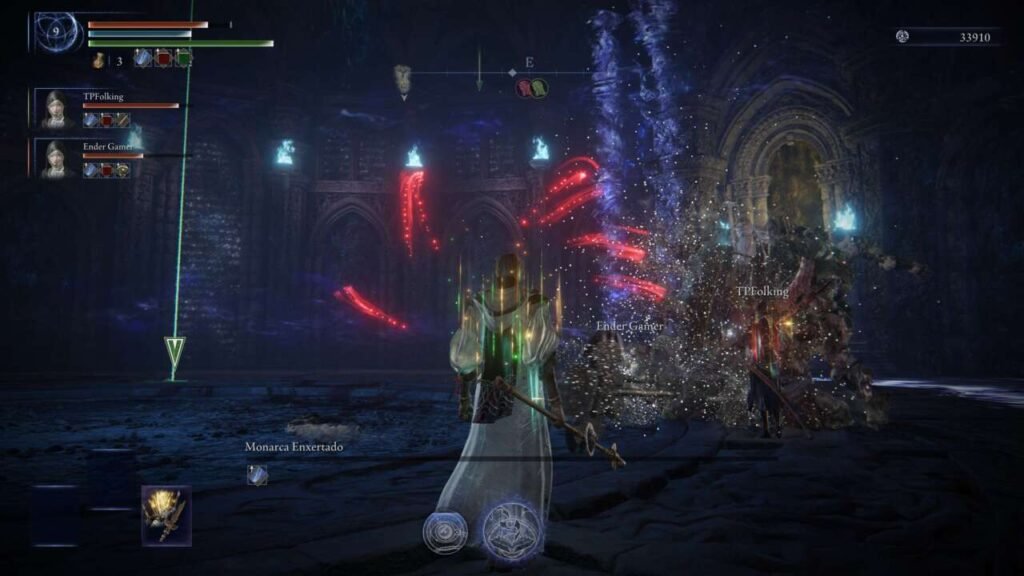
Task: Select the golden flask item icon
Action: pos(99,60)
